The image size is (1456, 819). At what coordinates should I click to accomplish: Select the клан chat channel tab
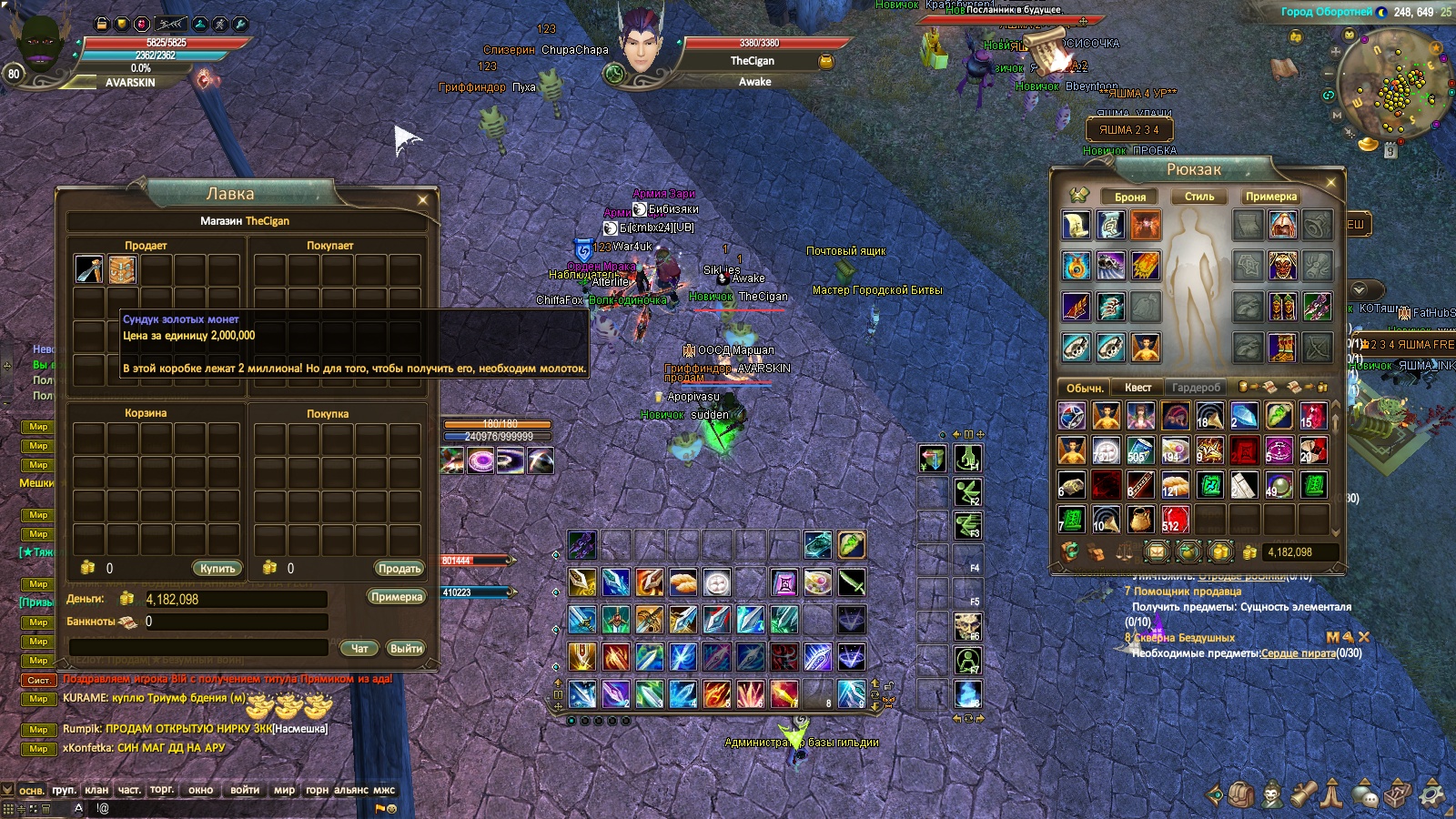click(96, 790)
